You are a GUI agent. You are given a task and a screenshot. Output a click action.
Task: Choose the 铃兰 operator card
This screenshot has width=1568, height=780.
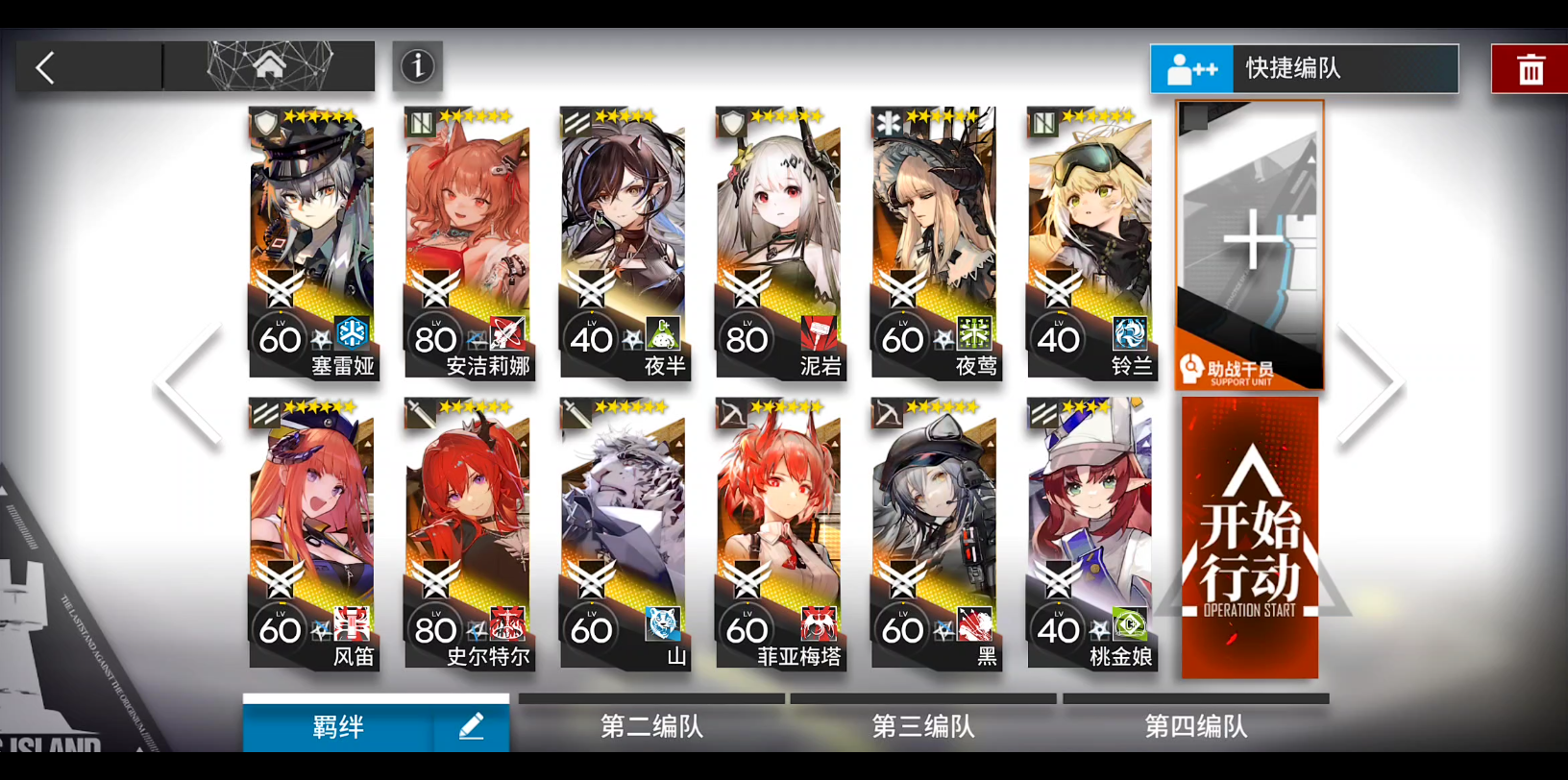1090,242
